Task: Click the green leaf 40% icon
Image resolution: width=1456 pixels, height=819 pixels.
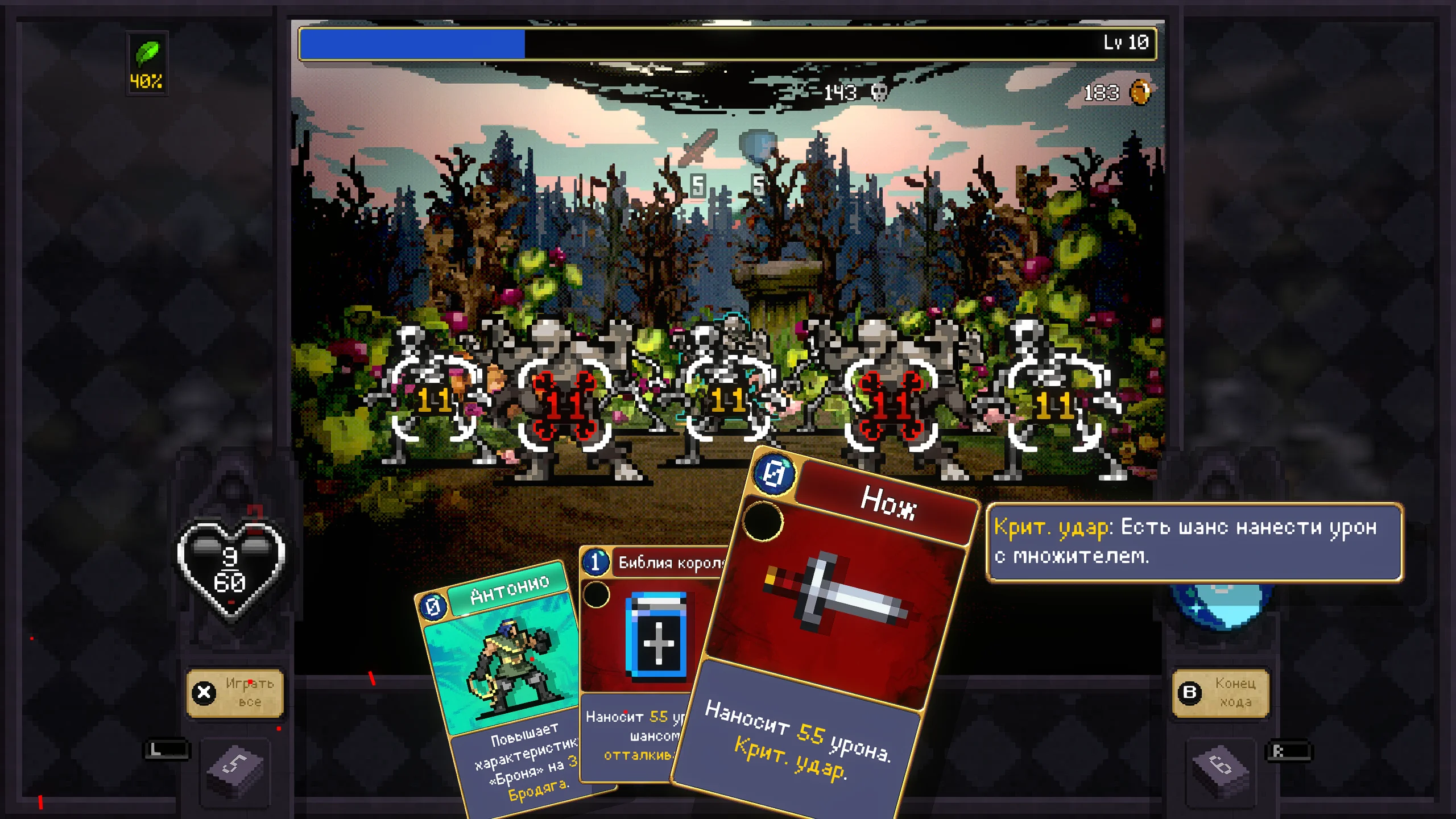Action: coord(147,64)
